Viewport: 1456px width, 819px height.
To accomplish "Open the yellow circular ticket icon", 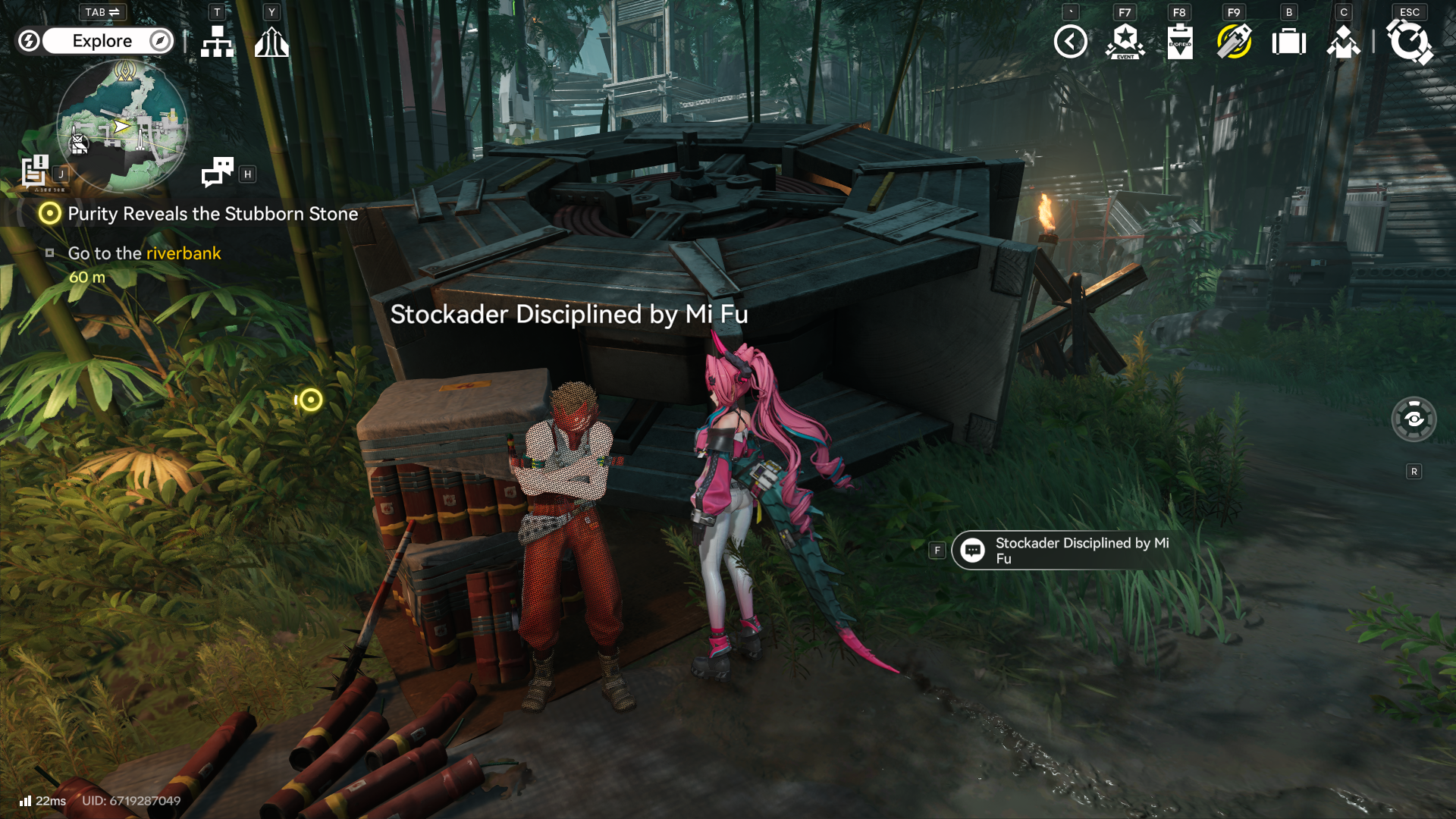I will (1234, 42).
